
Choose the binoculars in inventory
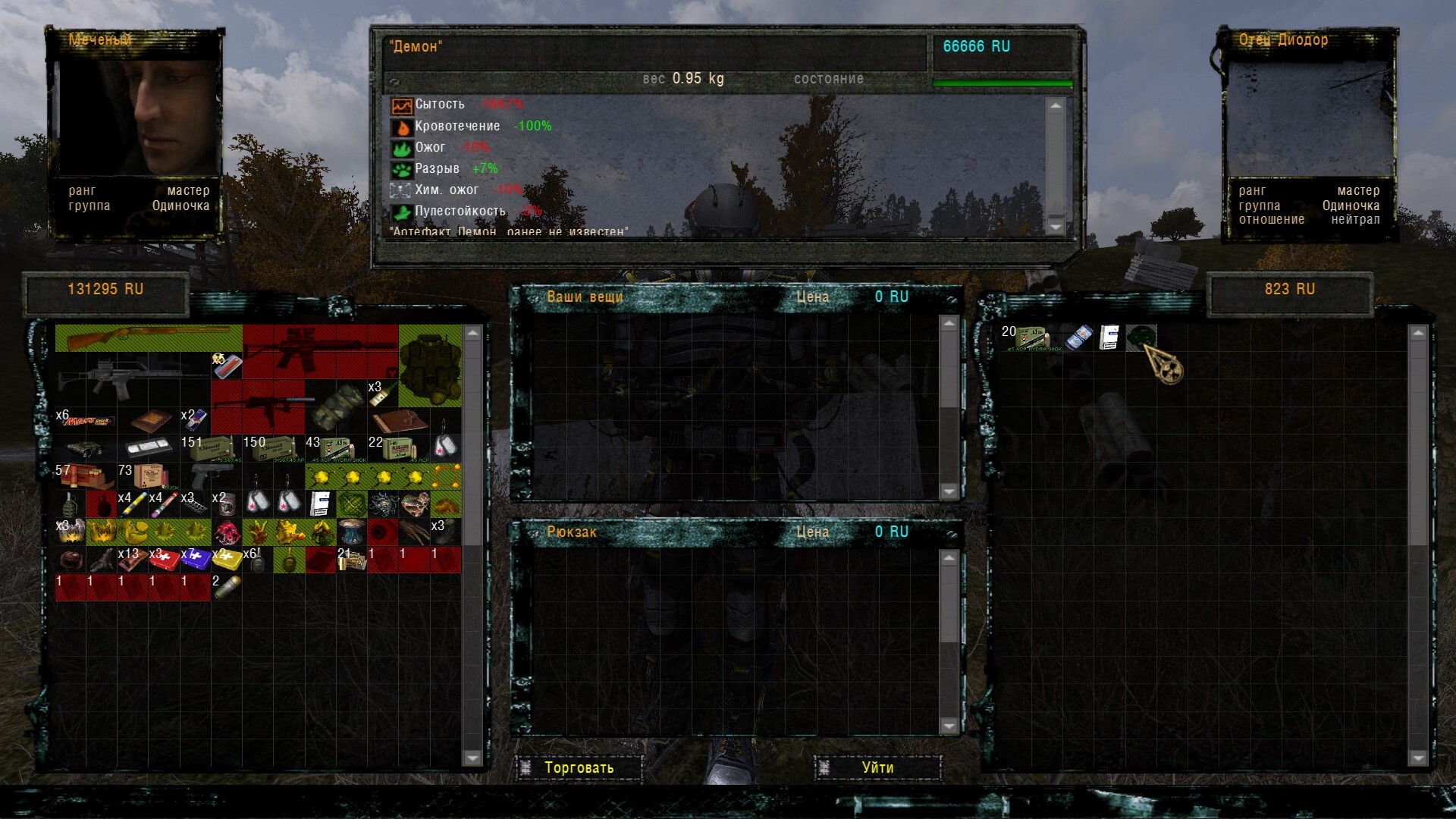[x=85, y=448]
